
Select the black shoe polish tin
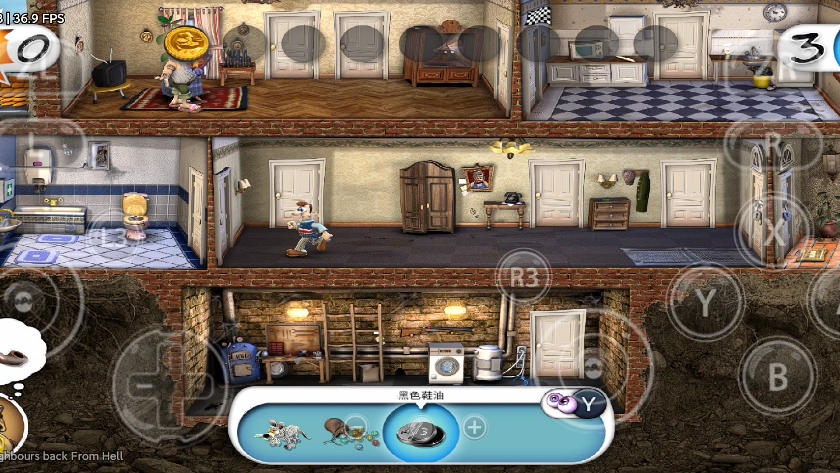tap(421, 432)
